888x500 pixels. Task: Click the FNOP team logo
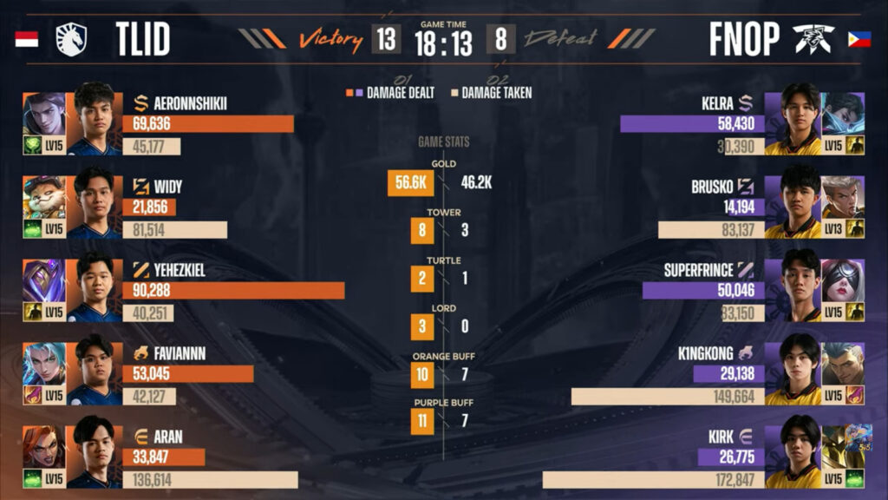tap(813, 39)
